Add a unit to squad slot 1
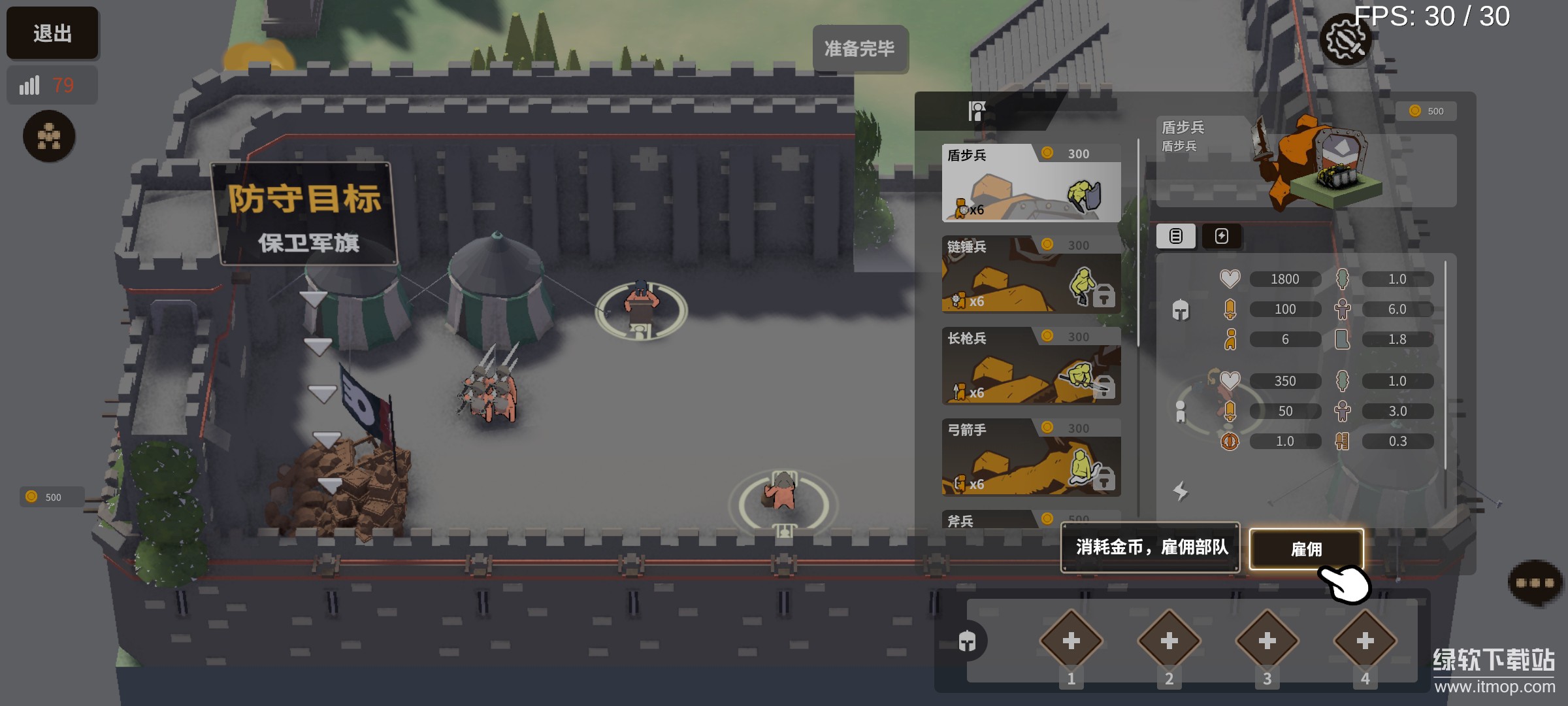This screenshot has width=1568, height=706. (1071, 641)
